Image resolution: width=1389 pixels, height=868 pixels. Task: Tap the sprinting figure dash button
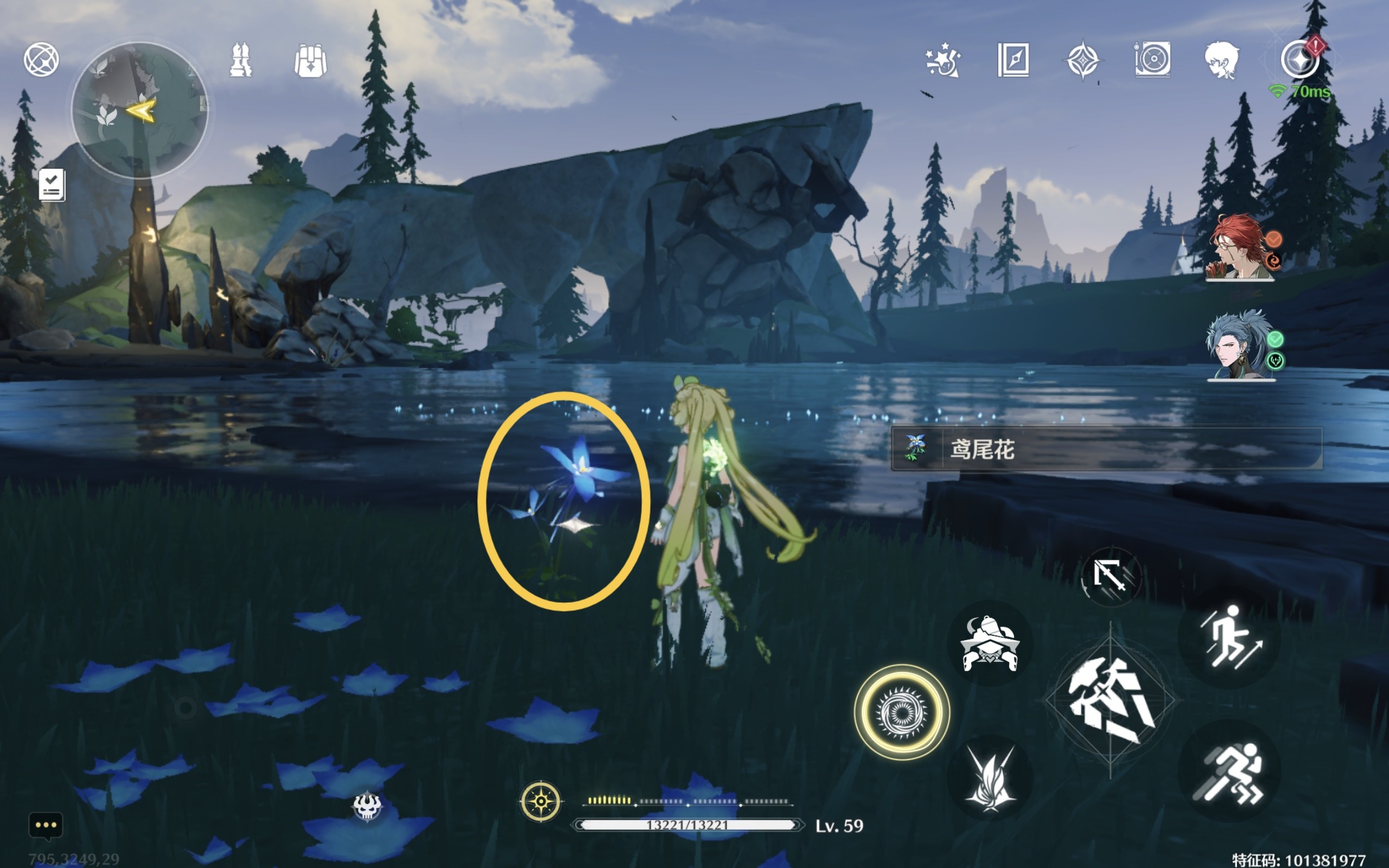point(1228,772)
